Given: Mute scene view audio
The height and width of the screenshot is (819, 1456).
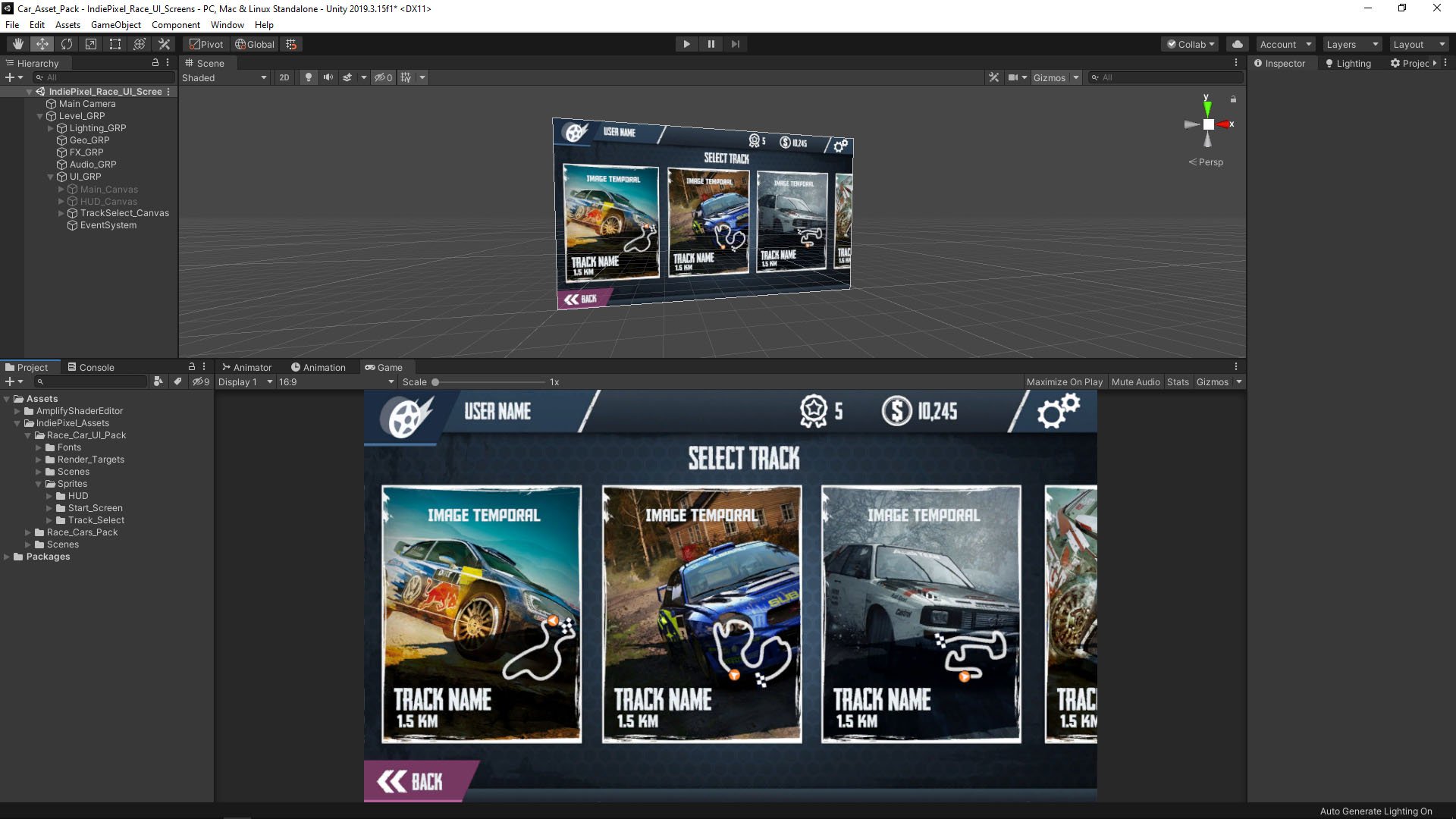Looking at the screenshot, I should pos(328,77).
